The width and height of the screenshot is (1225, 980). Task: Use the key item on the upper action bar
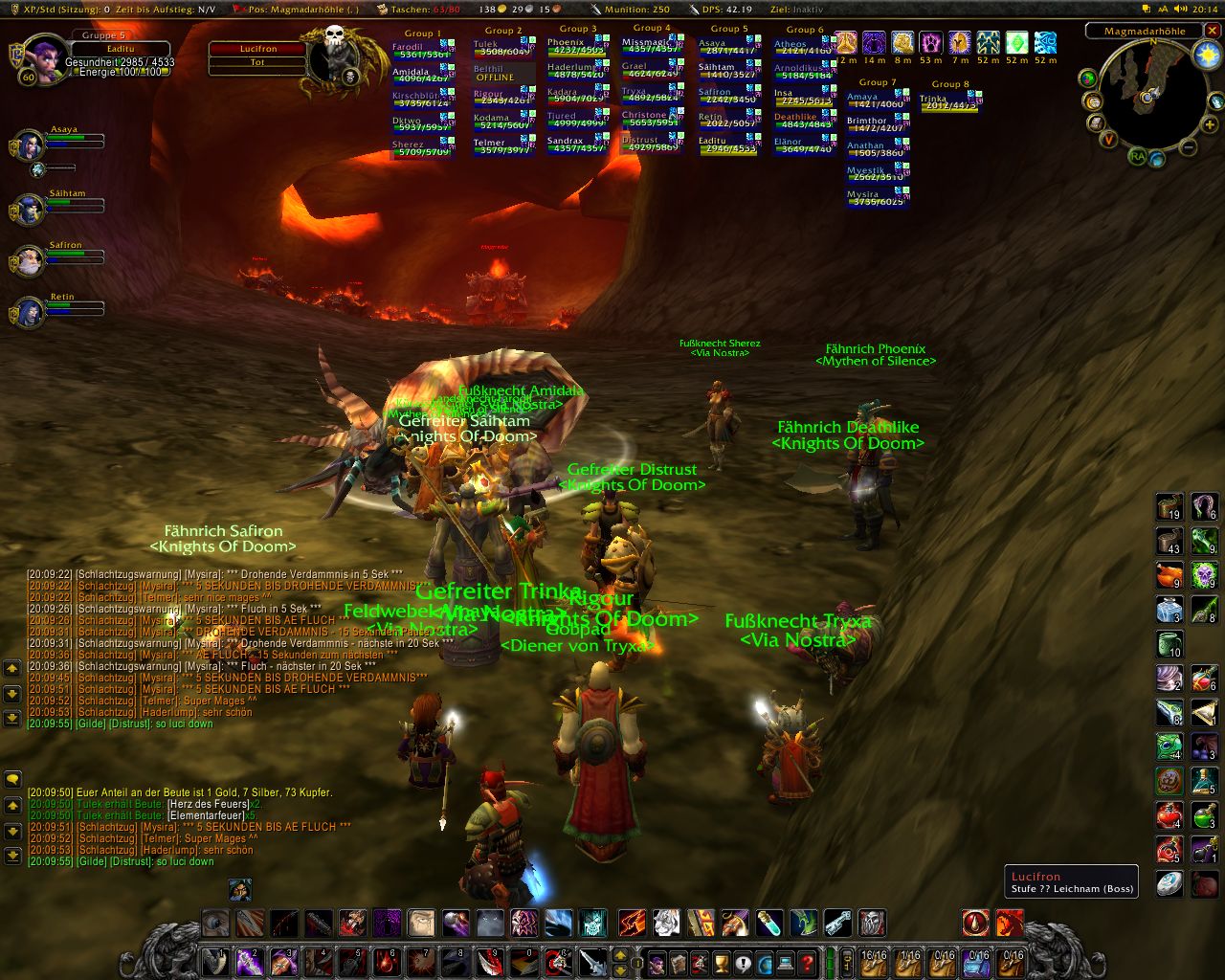837,924
